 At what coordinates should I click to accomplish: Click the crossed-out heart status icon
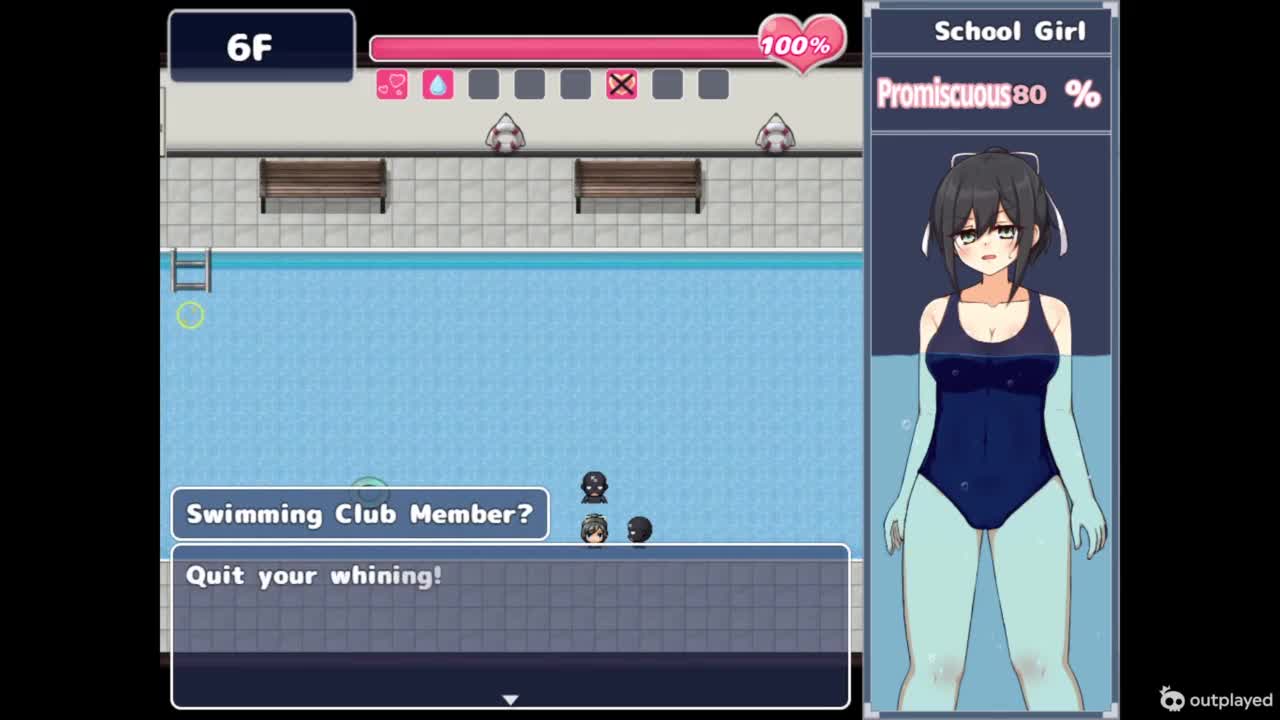coord(621,85)
